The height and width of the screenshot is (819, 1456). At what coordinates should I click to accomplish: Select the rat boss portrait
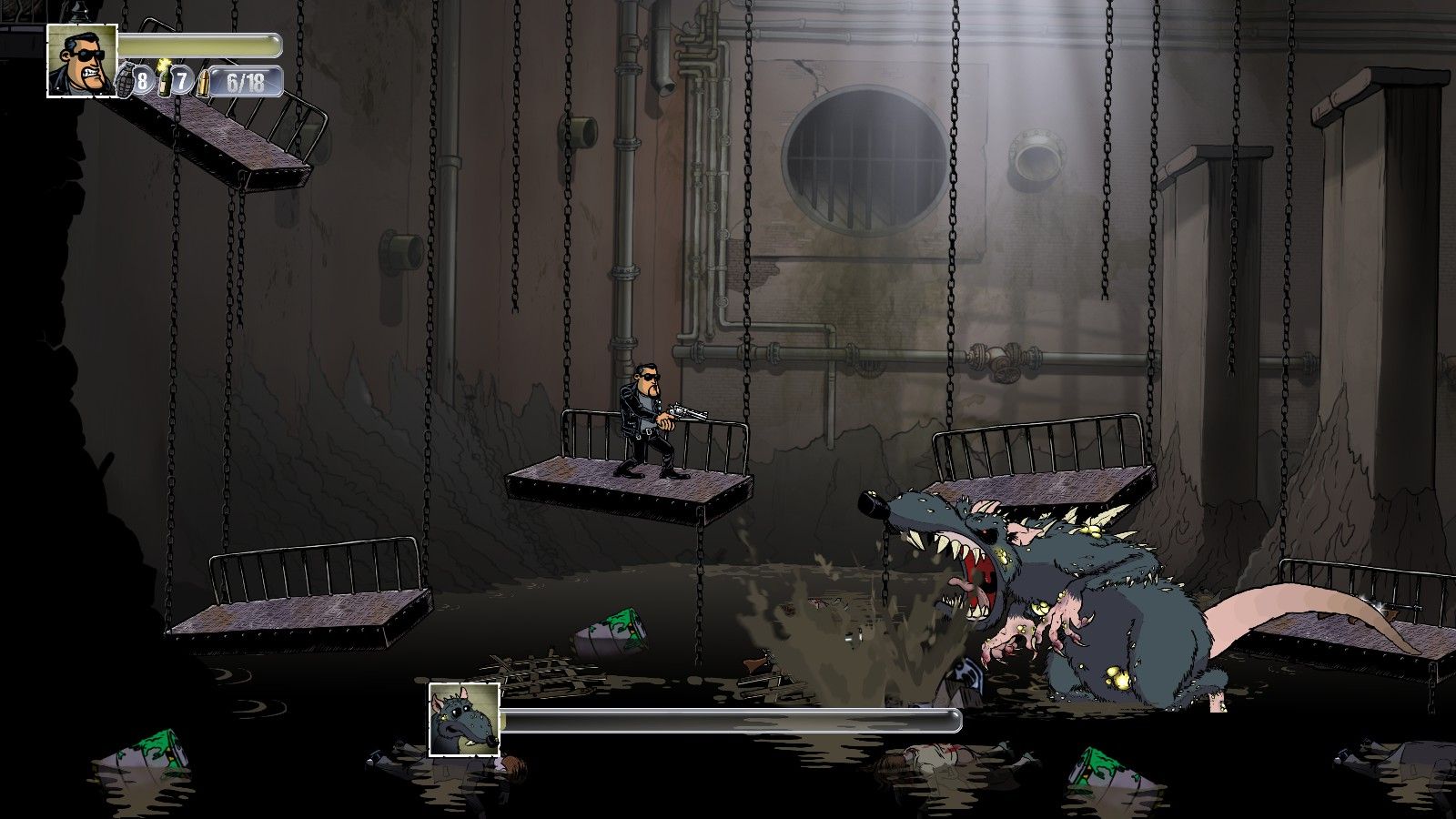click(x=464, y=720)
